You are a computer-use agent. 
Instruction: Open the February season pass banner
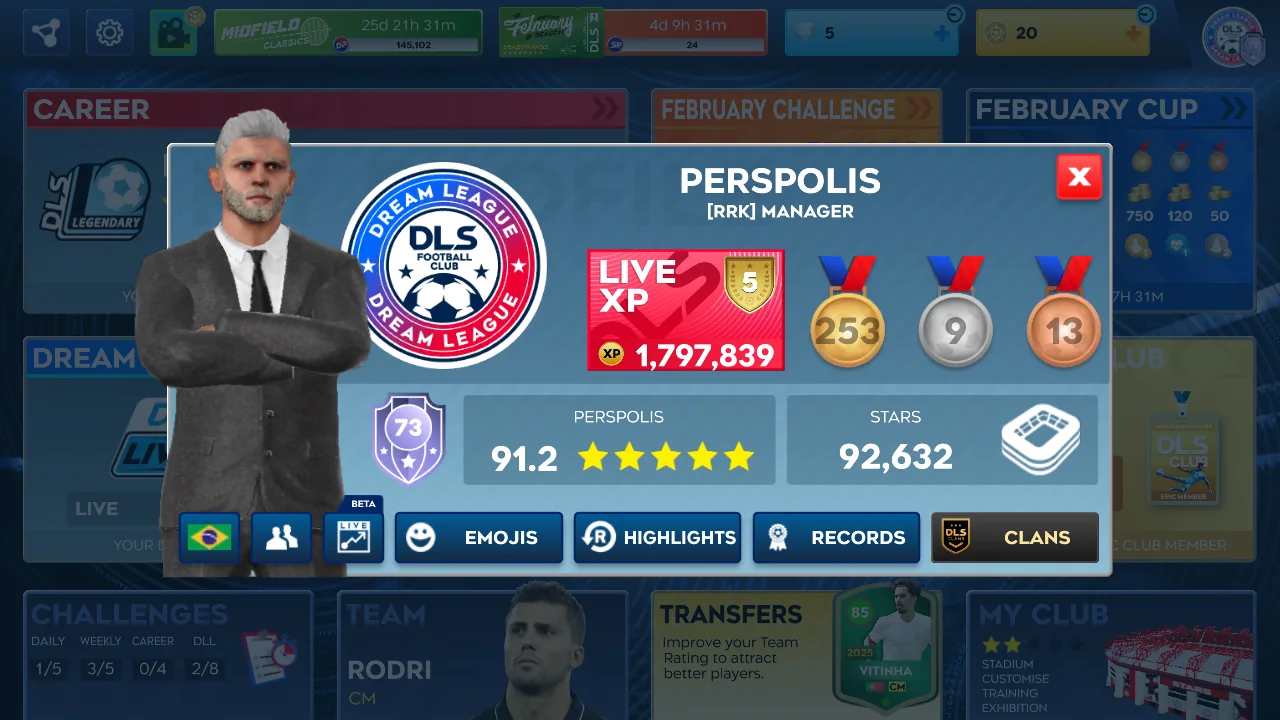click(x=633, y=33)
